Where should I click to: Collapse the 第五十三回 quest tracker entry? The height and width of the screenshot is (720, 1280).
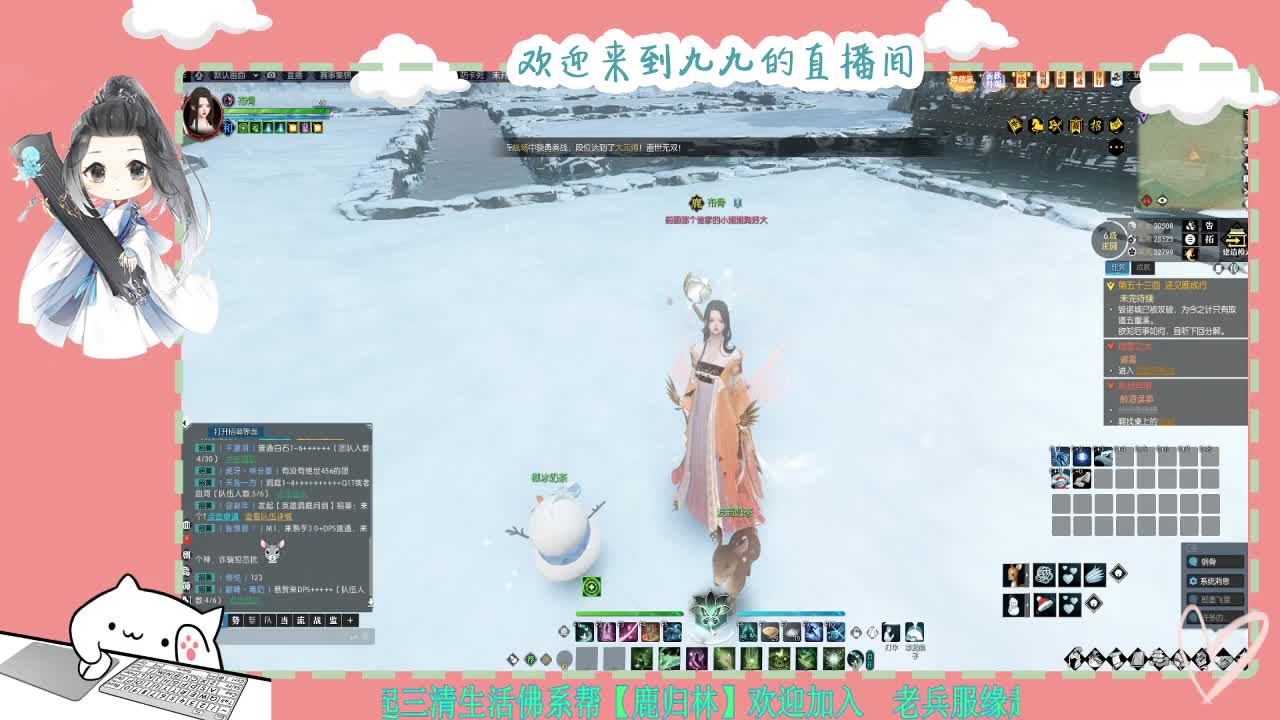[1110, 286]
